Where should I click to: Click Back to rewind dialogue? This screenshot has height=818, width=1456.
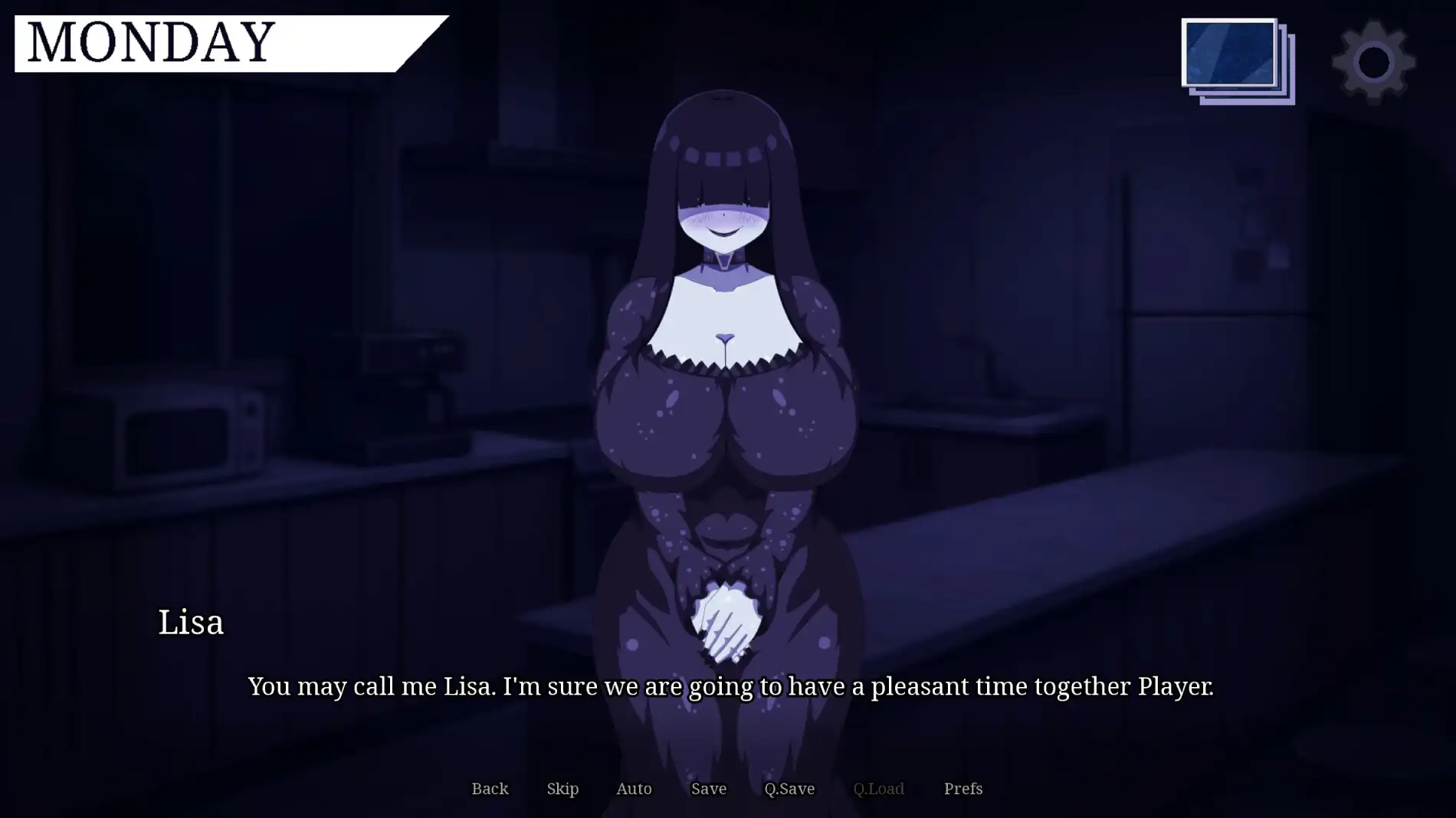(x=490, y=788)
